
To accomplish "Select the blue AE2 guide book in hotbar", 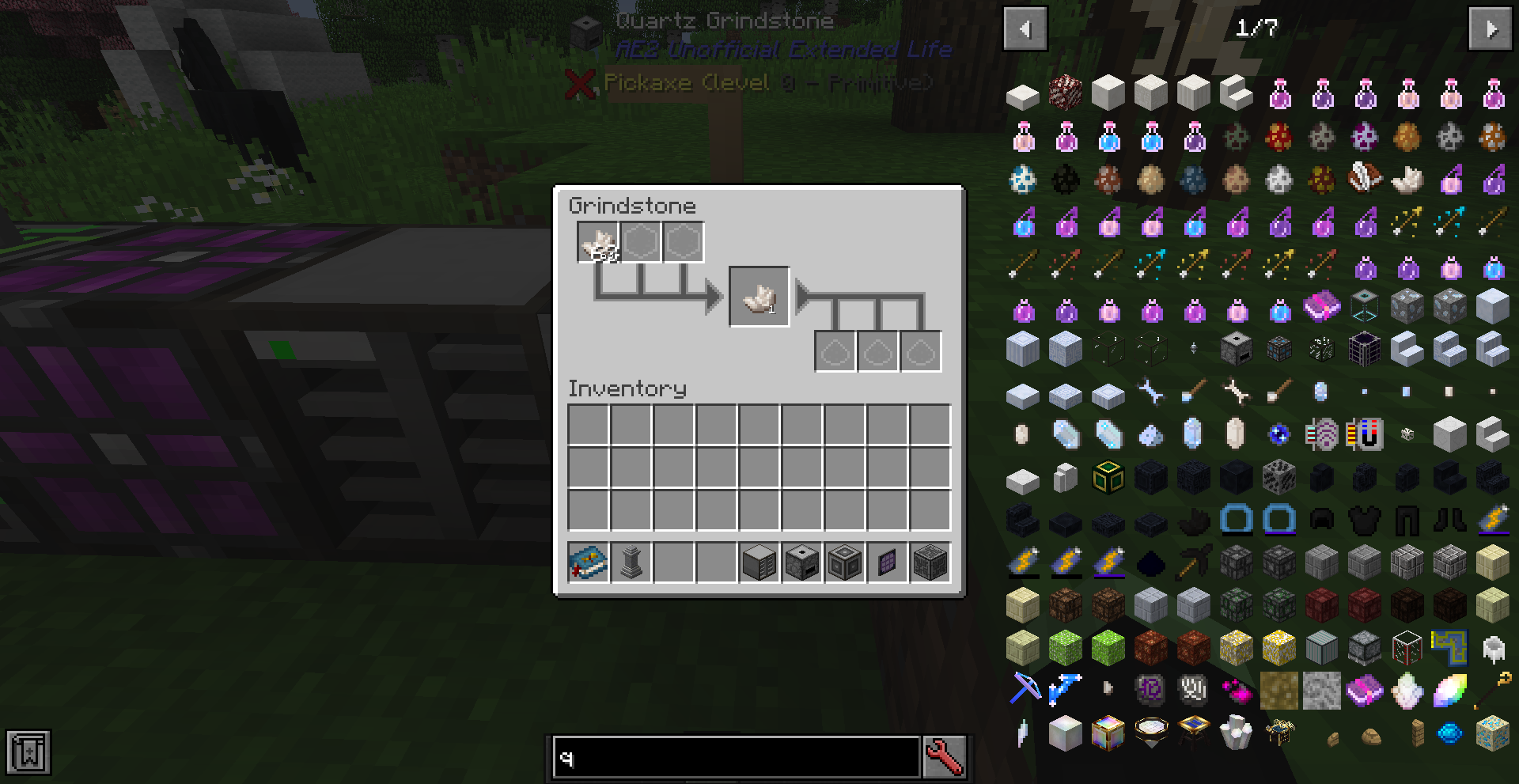I will 586,562.
